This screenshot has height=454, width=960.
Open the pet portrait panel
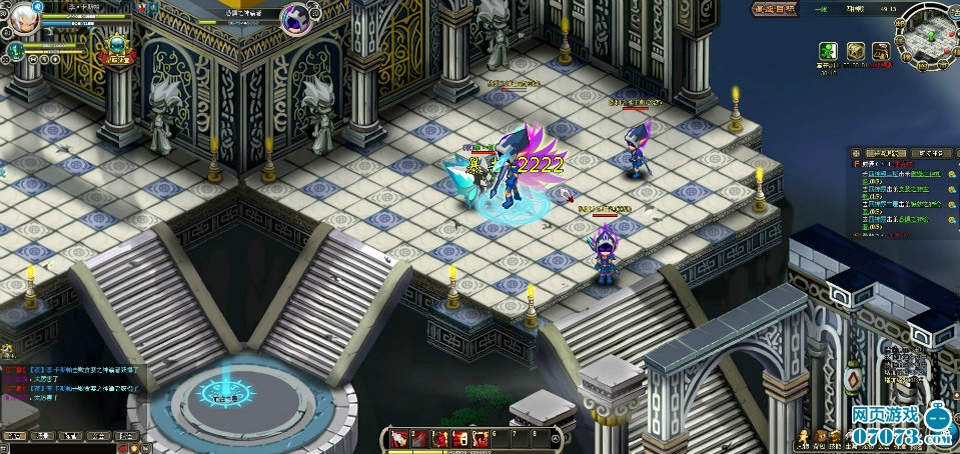pyautogui.click(x=17, y=50)
